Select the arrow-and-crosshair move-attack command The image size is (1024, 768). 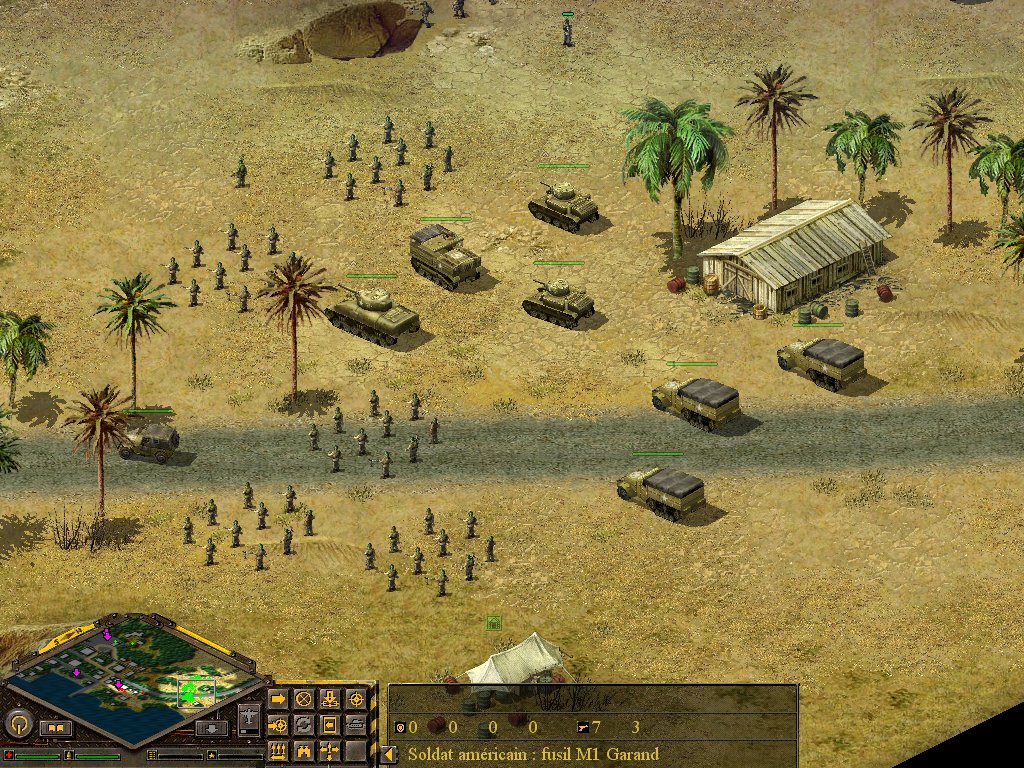tap(278, 724)
